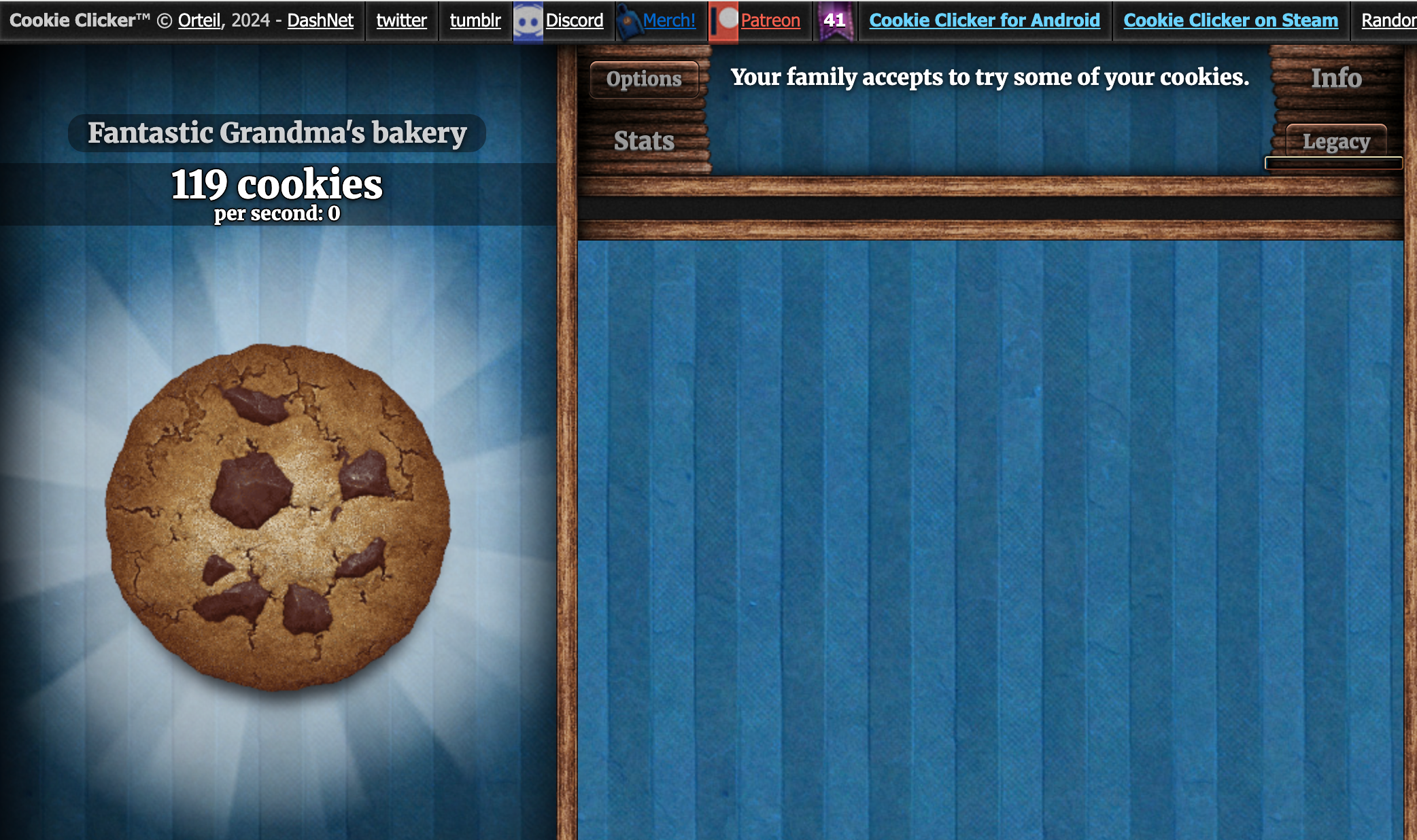The height and width of the screenshot is (840, 1417).
Task: Open Cookie Clicker for Android link
Action: tap(985, 20)
